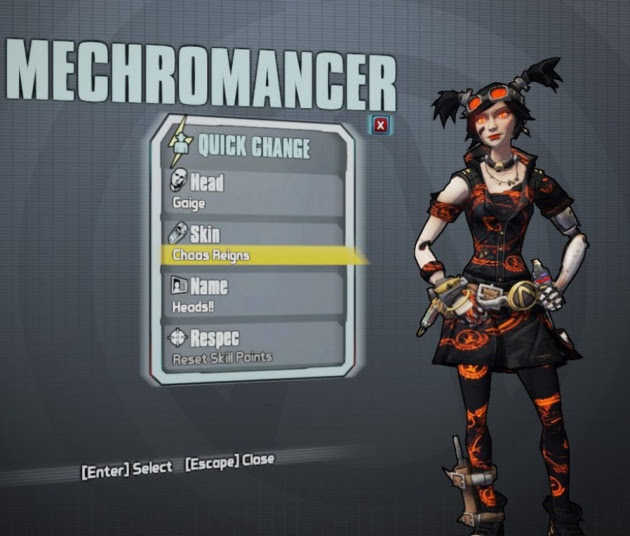Close the Quick Change panel with the red X
Screen dimensions: 630x536
pyautogui.click(x=381, y=125)
